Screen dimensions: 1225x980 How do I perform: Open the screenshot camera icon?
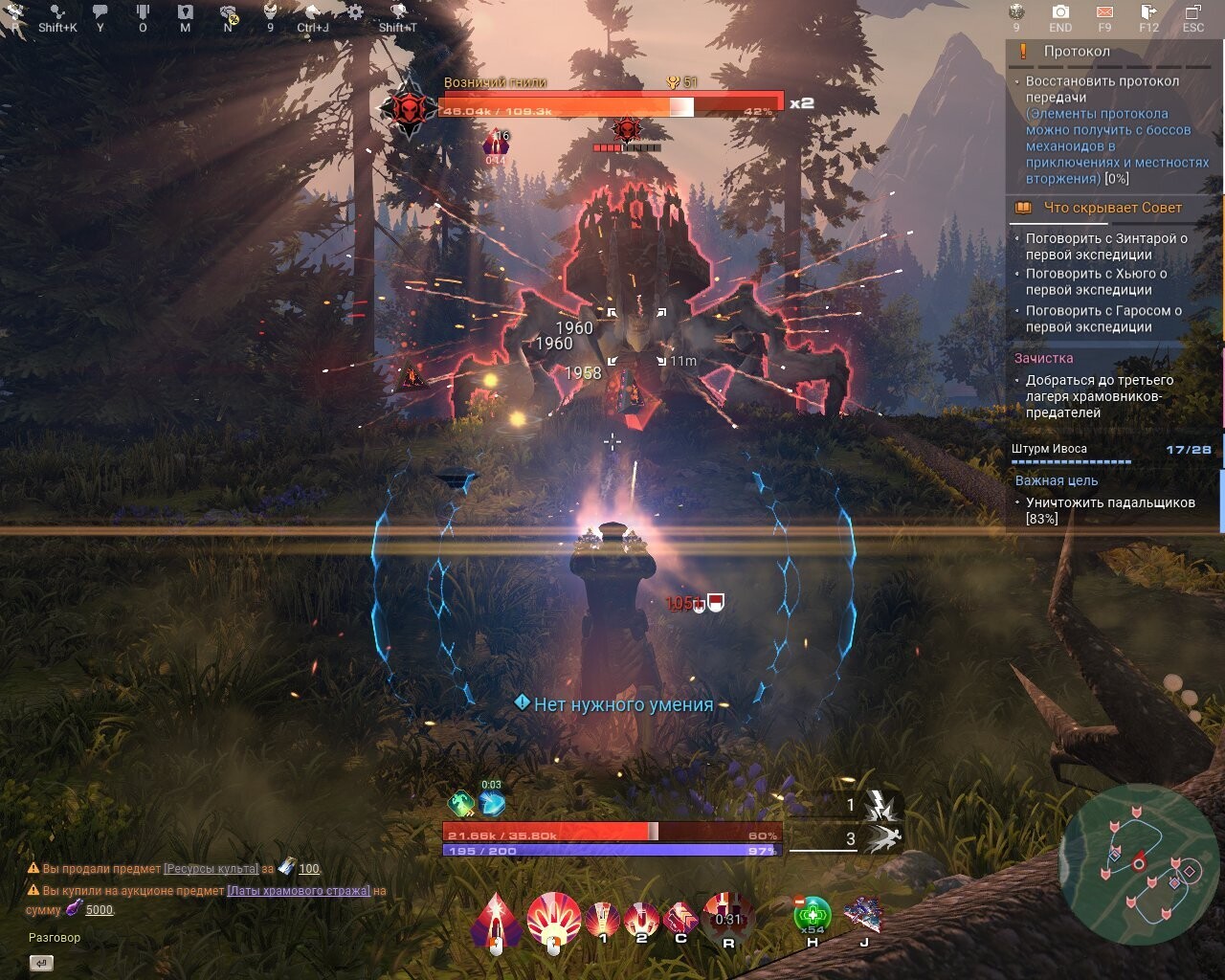[x=1060, y=11]
